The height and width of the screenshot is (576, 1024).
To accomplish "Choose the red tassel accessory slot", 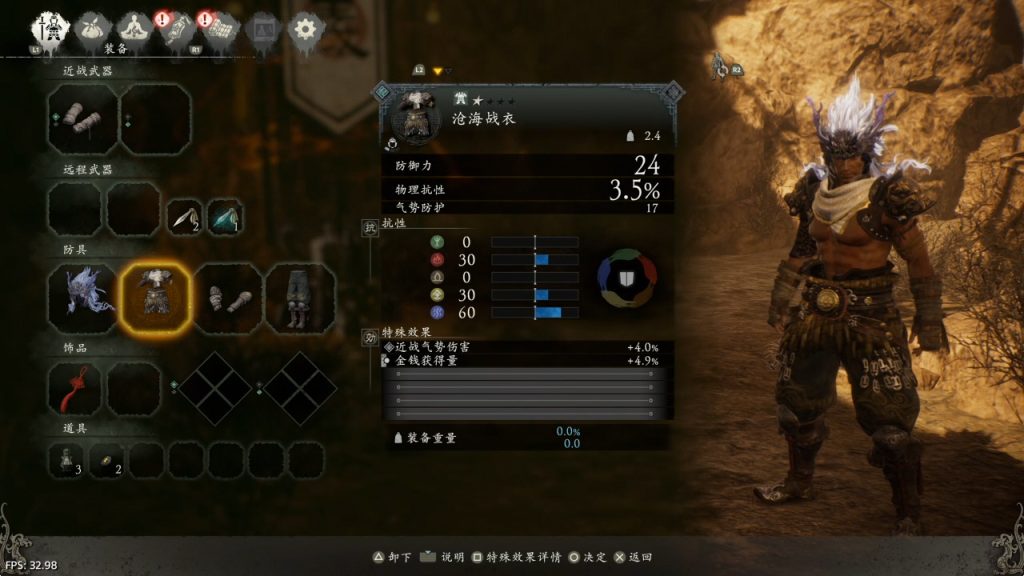I will [74, 388].
